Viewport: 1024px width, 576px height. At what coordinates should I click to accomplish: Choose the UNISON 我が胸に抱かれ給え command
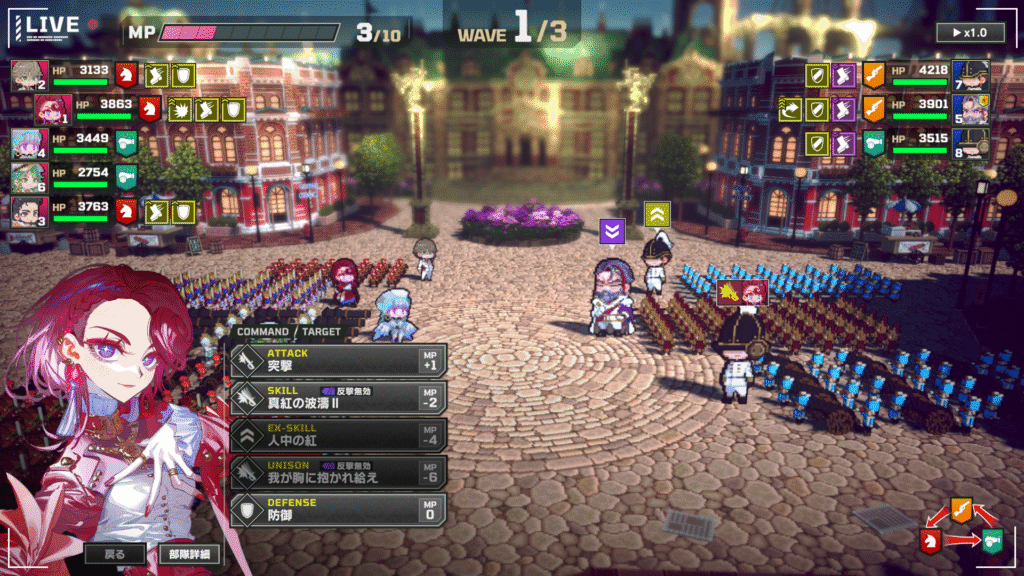338,472
